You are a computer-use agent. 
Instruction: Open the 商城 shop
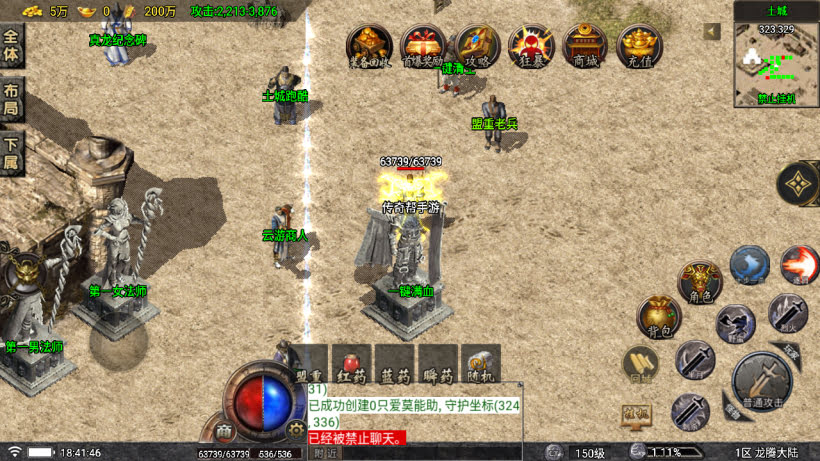(x=585, y=46)
